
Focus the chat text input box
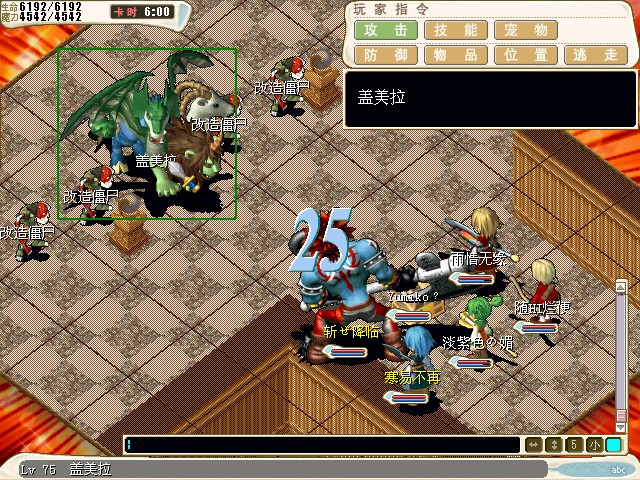coord(322,445)
